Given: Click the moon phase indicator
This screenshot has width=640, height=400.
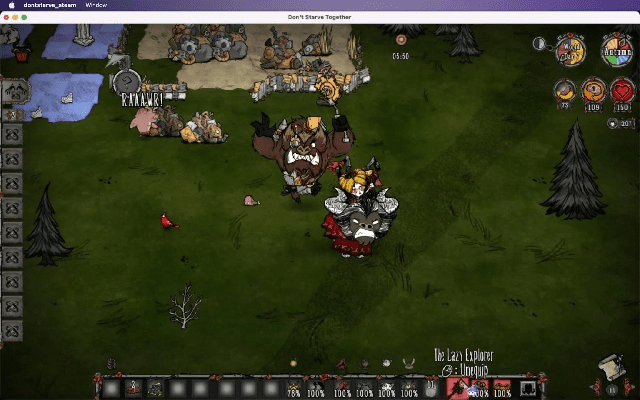Looking at the screenshot, I should [540, 44].
